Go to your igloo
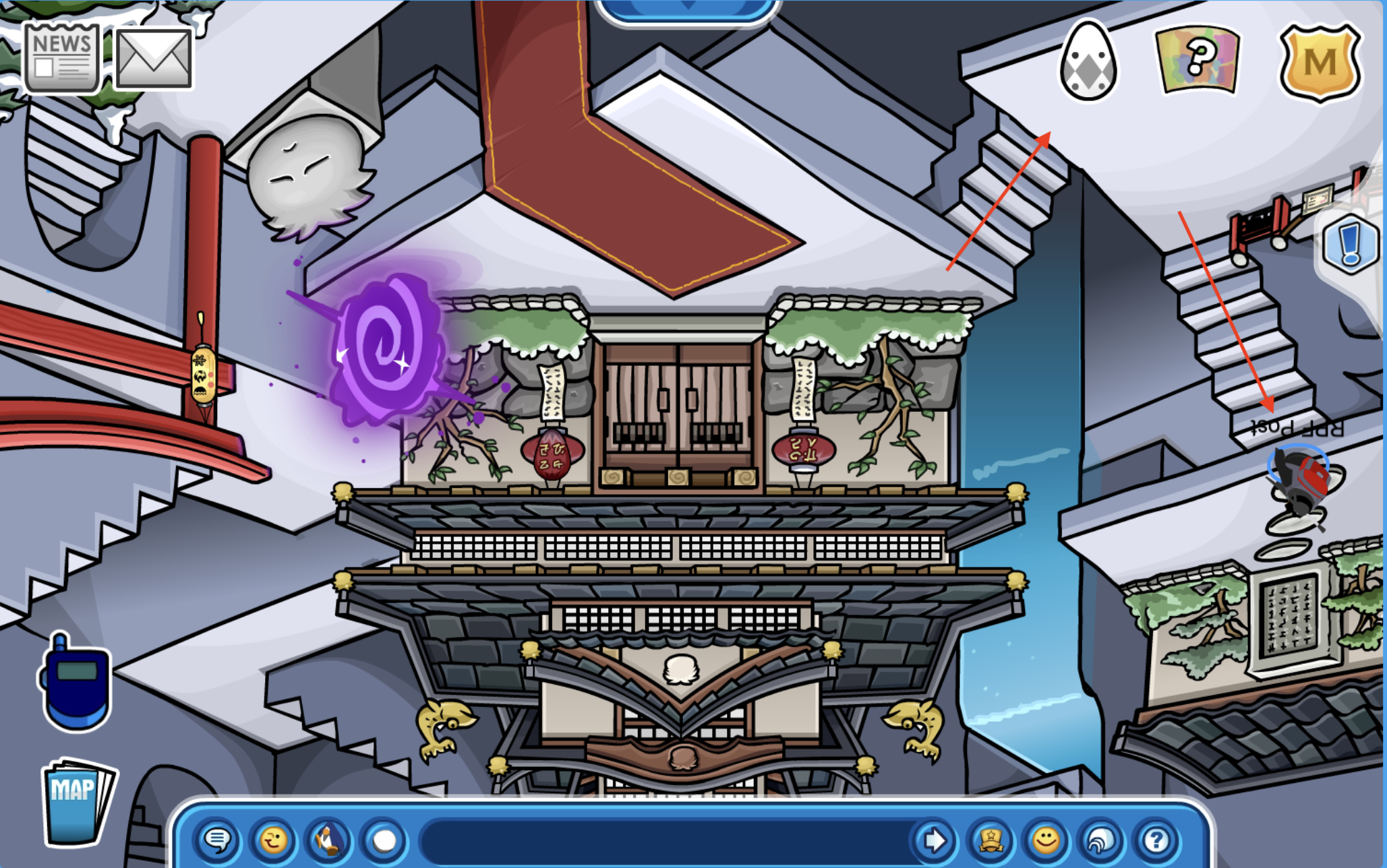1387x868 pixels. click(x=1101, y=840)
